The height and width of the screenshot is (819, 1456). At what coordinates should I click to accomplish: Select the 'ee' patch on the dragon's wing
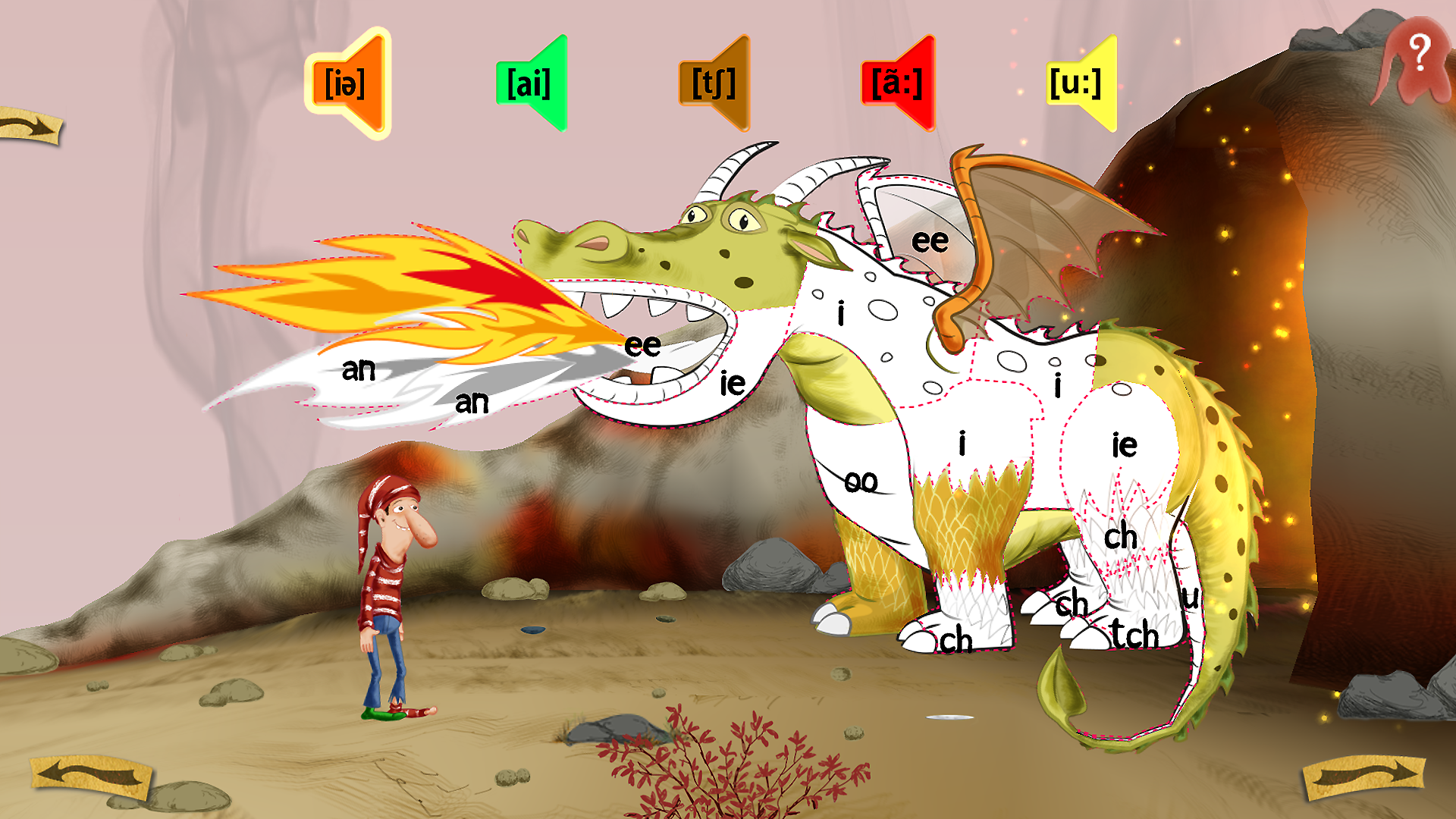[x=930, y=241]
